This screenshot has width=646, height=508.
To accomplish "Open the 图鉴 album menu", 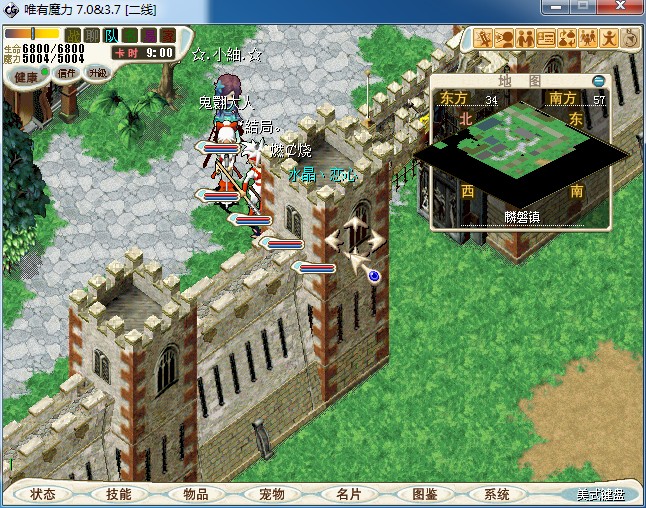I will pos(424,494).
